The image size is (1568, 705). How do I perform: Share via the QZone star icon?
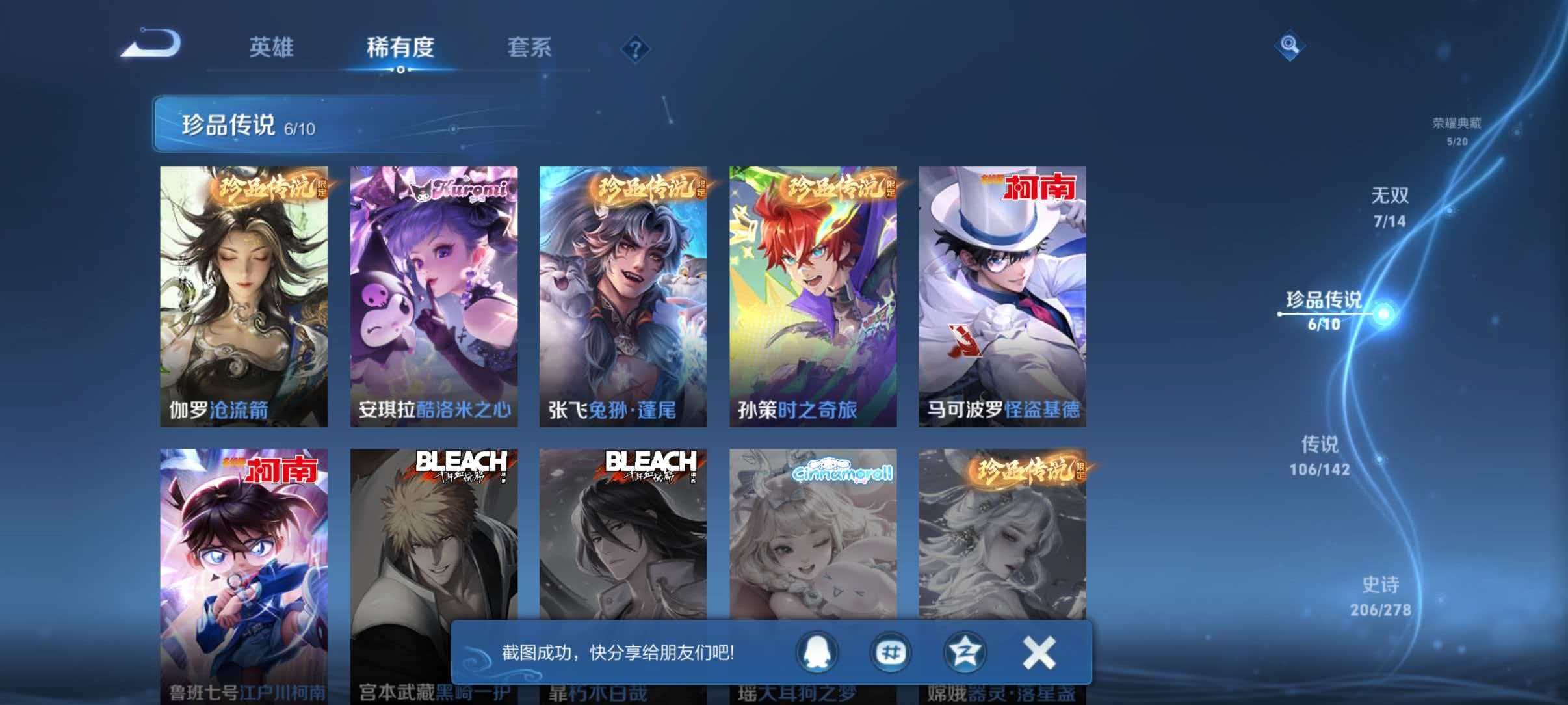tap(967, 652)
